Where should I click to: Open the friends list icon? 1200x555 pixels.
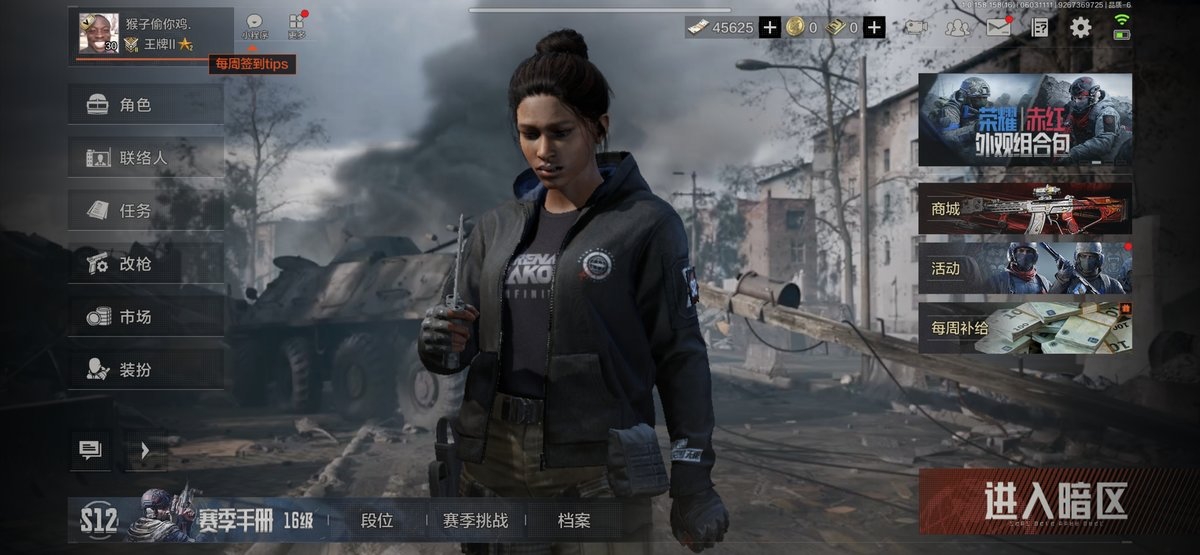click(957, 27)
